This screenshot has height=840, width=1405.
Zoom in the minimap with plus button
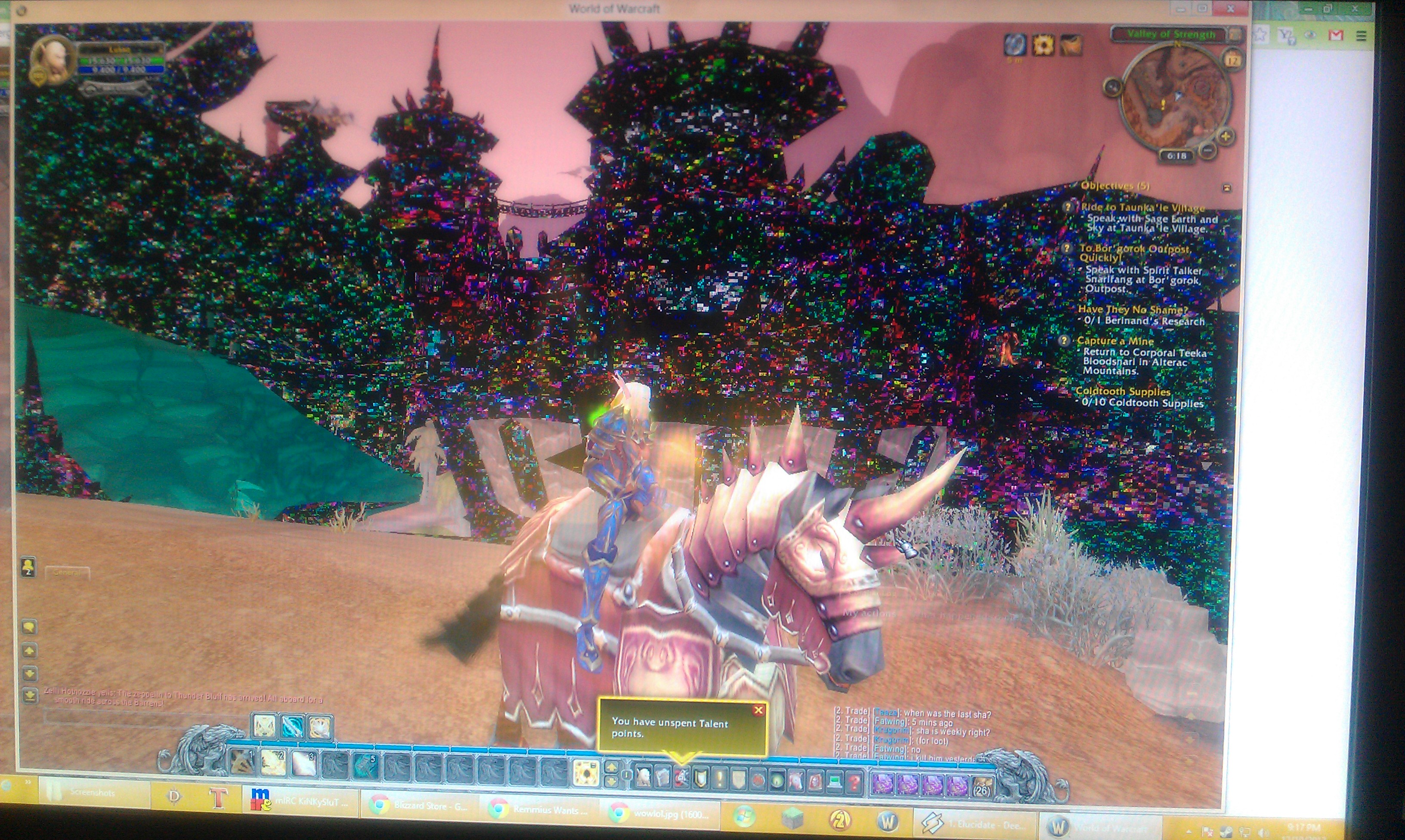(1224, 136)
